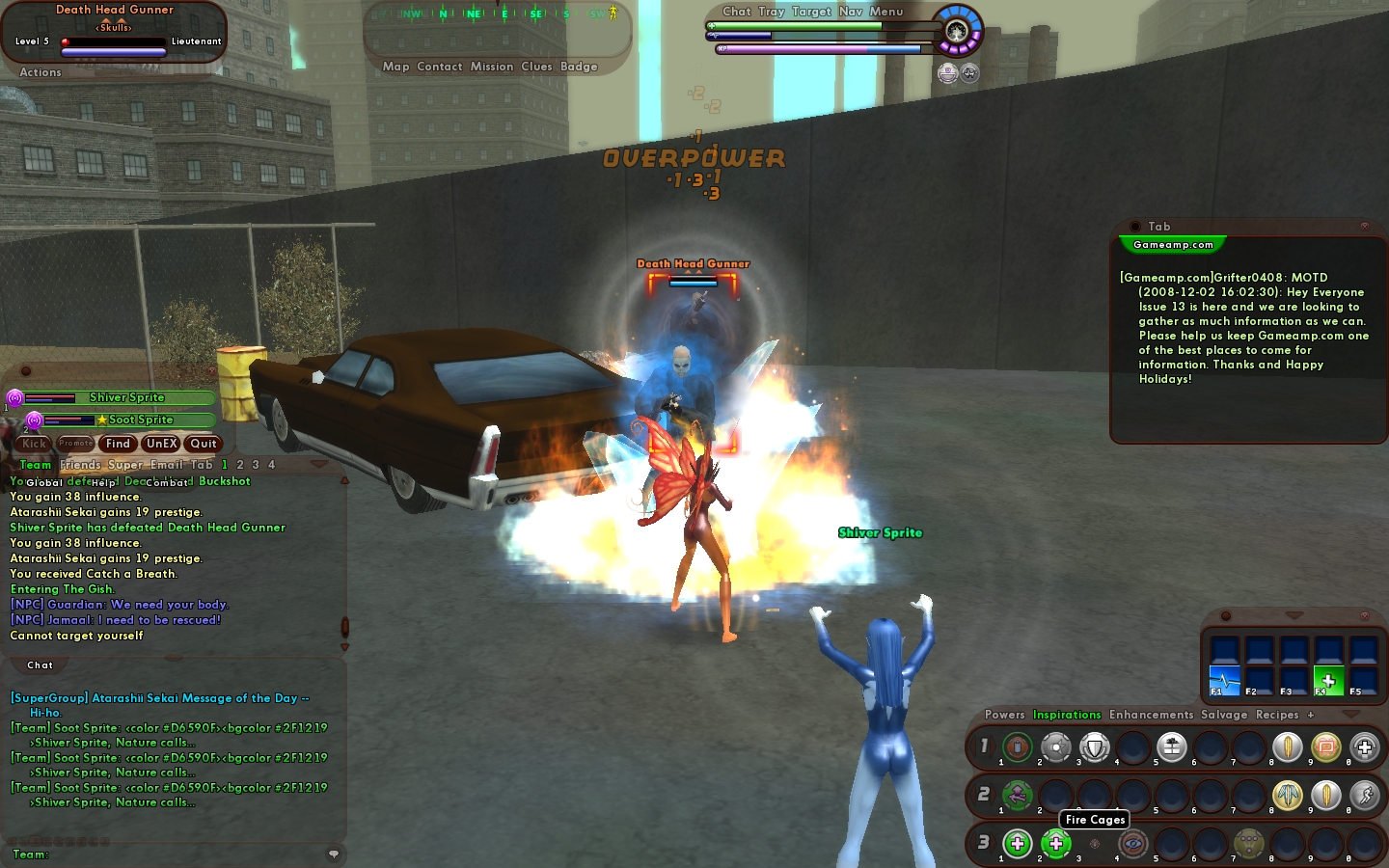This screenshot has width=1389, height=868.
Task: Select team leader Soot Sprite
Action: pos(141,420)
